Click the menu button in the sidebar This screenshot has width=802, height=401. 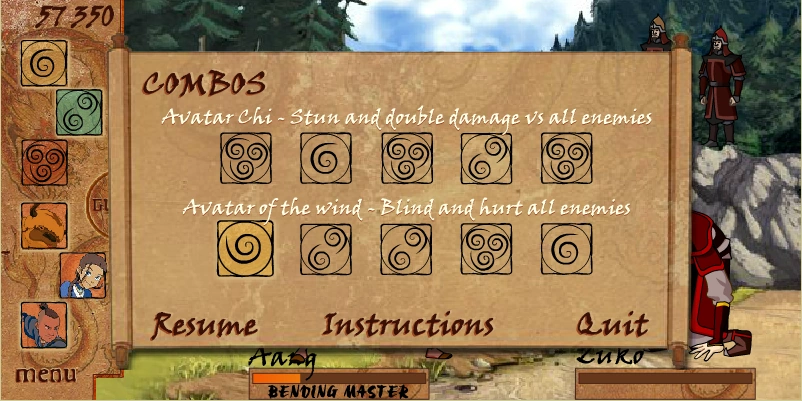[x=45, y=375]
